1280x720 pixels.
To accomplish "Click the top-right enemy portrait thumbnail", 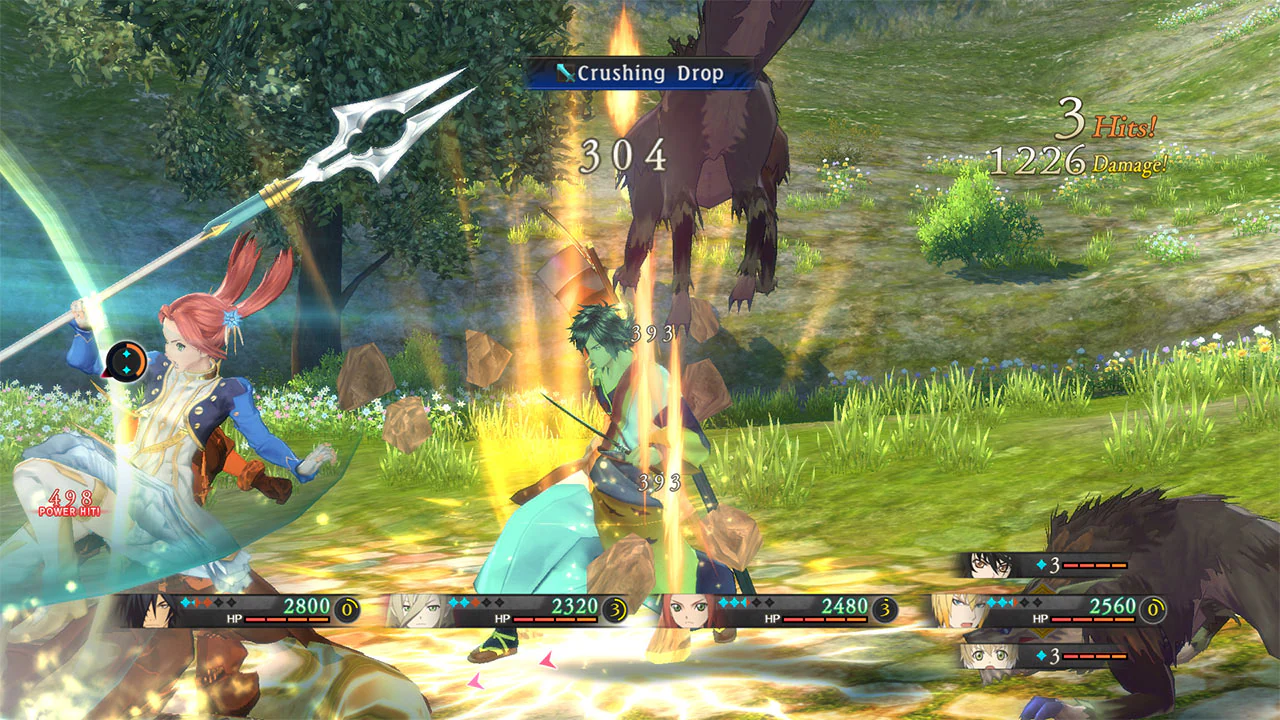I will [988, 565].
